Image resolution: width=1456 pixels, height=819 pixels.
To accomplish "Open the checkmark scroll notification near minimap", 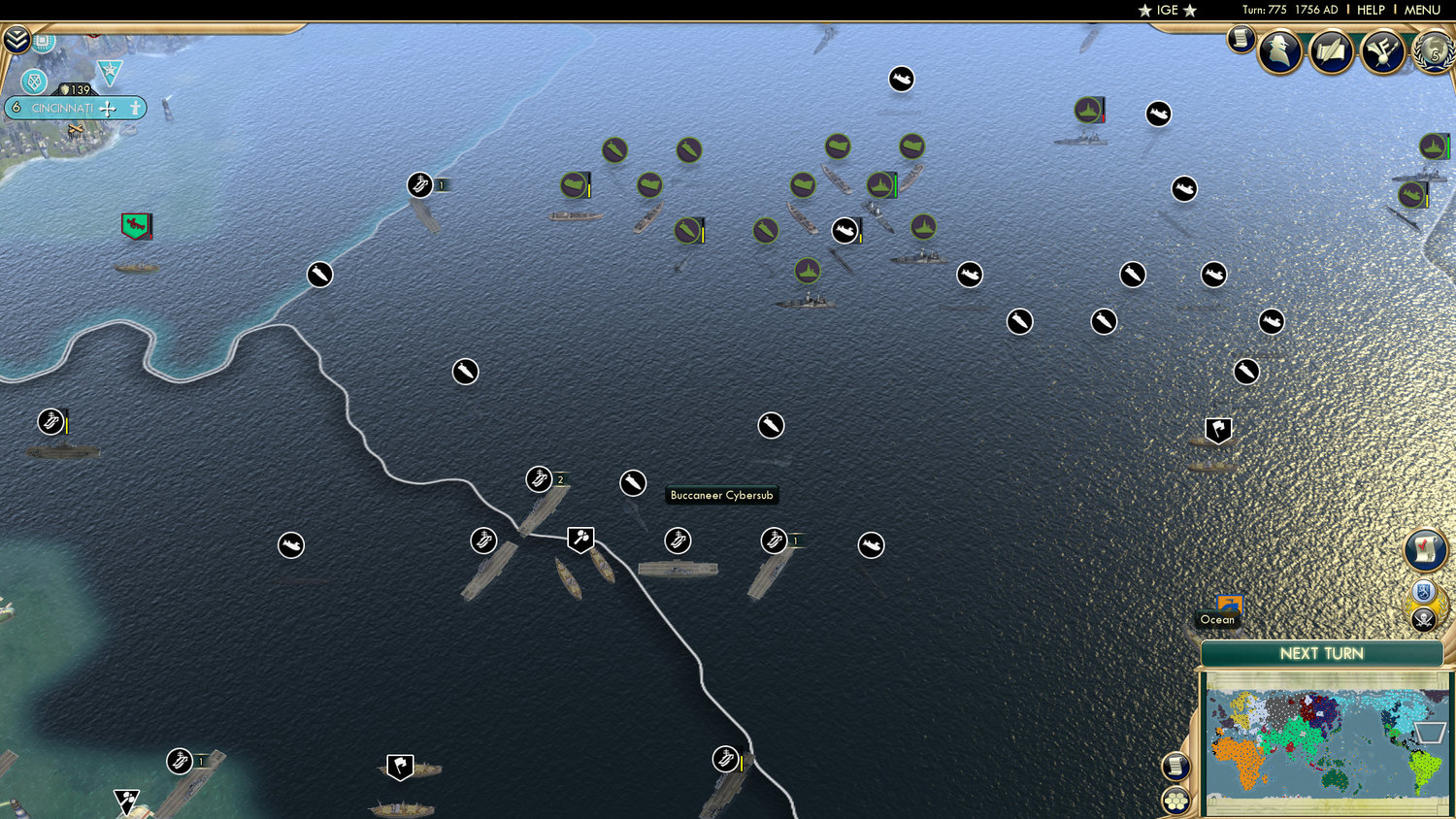I will [x=1425, y=550].
